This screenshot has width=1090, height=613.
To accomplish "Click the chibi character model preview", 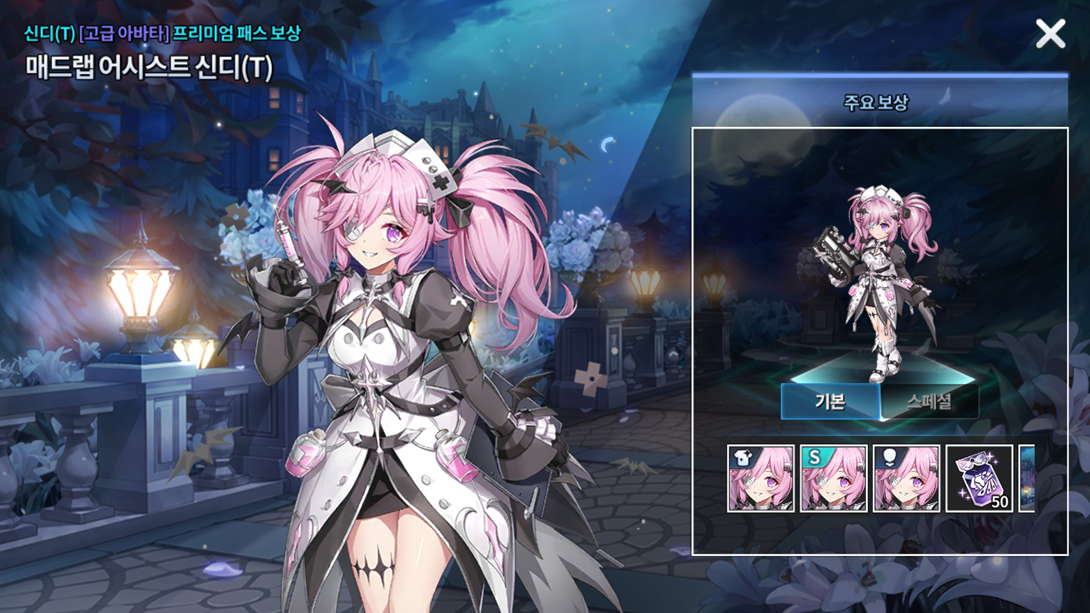I will click(875, 280).
